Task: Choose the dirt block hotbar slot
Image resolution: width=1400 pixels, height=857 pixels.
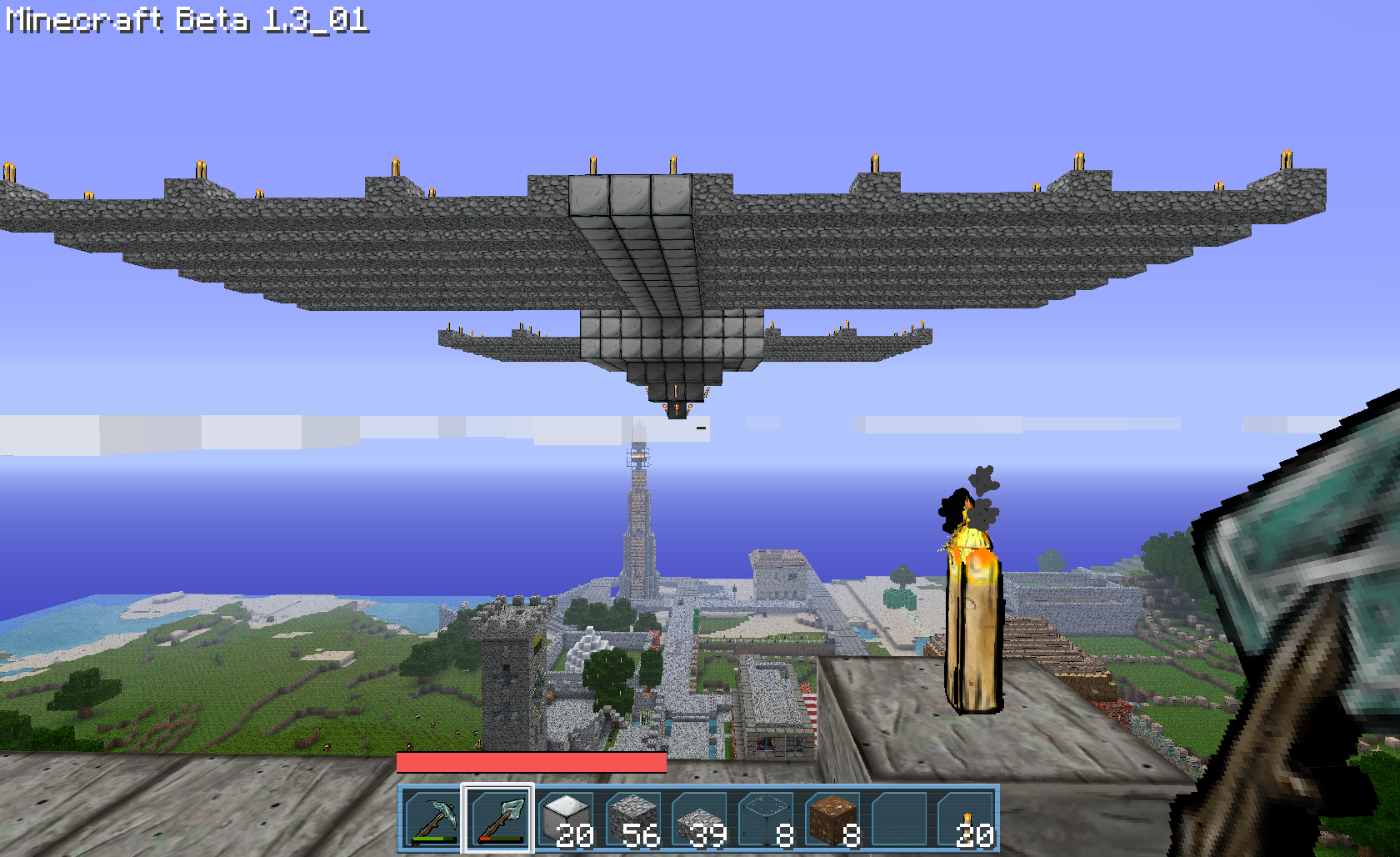Action: tap(832, 819)
